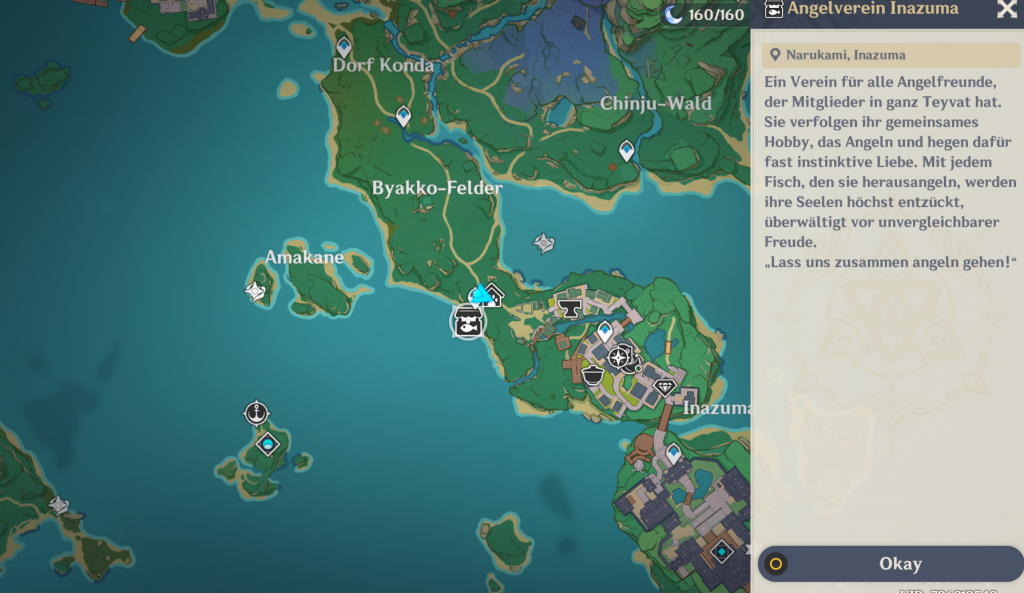The width and height of the screenshot is (1024, 593).
Task: Select the teleport waypoint above the compass marker
Action: point(605,330)
